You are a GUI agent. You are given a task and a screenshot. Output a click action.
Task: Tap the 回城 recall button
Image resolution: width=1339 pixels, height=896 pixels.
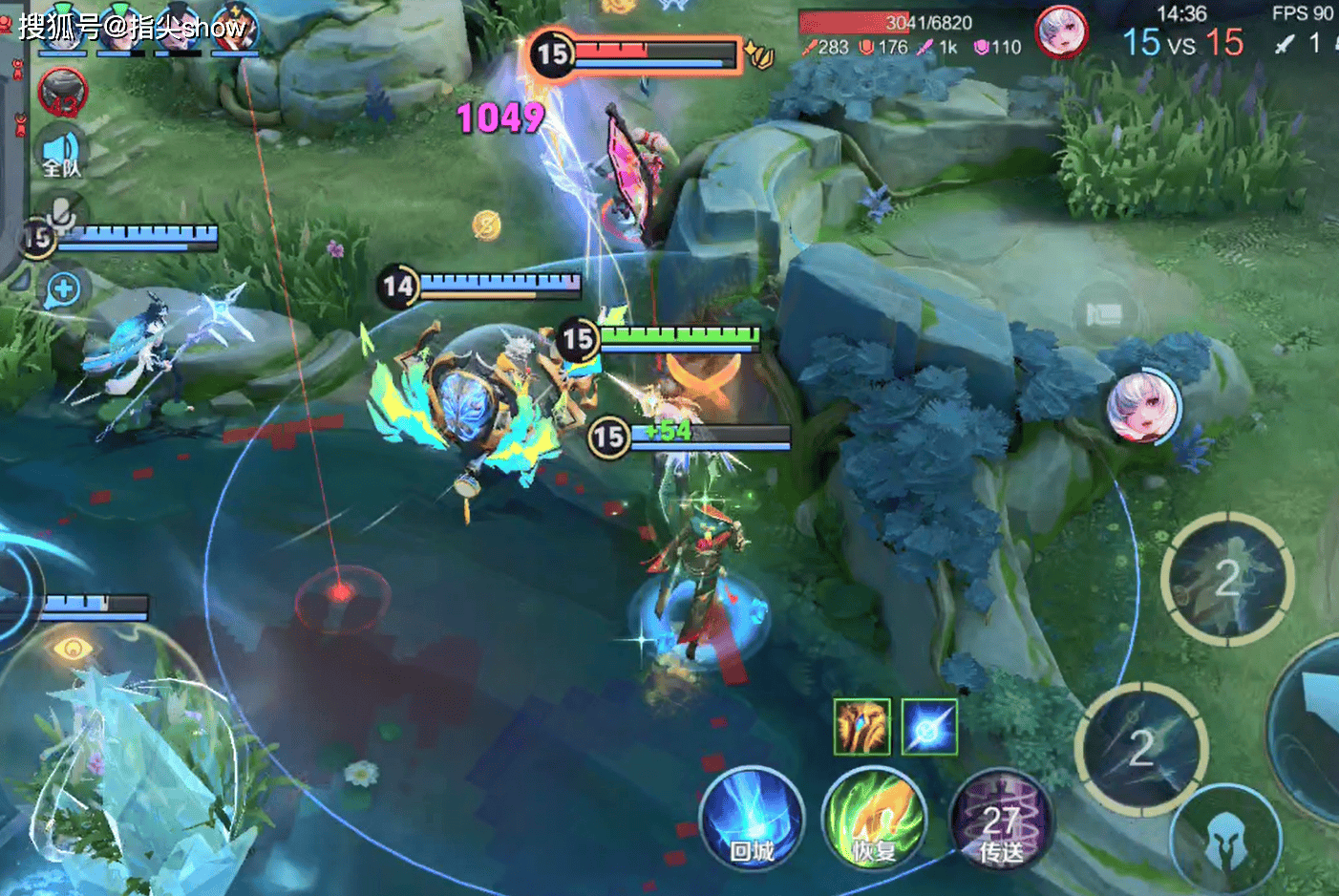[x=752, y=820]
